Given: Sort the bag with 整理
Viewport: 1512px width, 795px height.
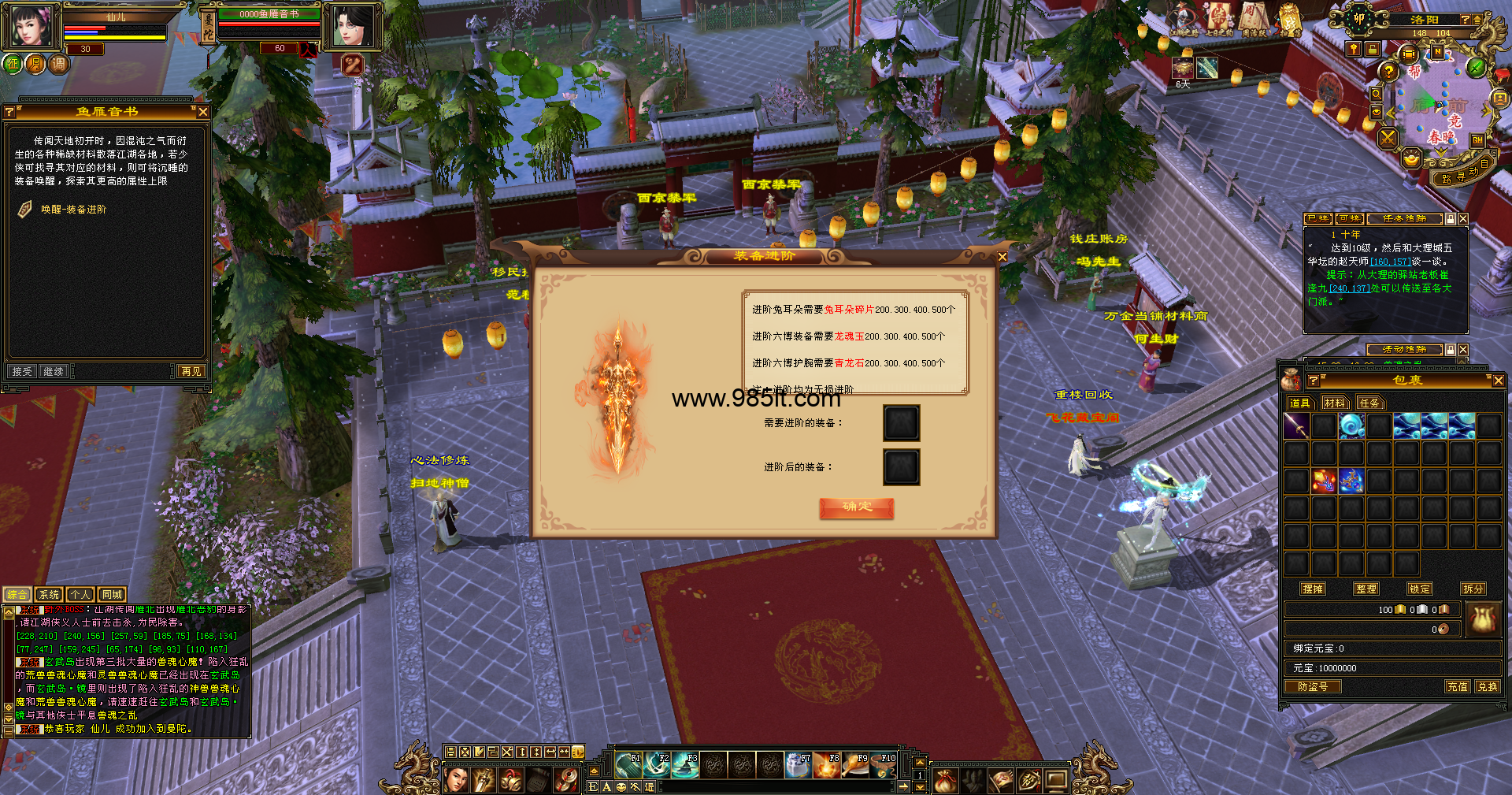Looking at the screenshot, I should pyautogui.click(x=1366, y=589).
